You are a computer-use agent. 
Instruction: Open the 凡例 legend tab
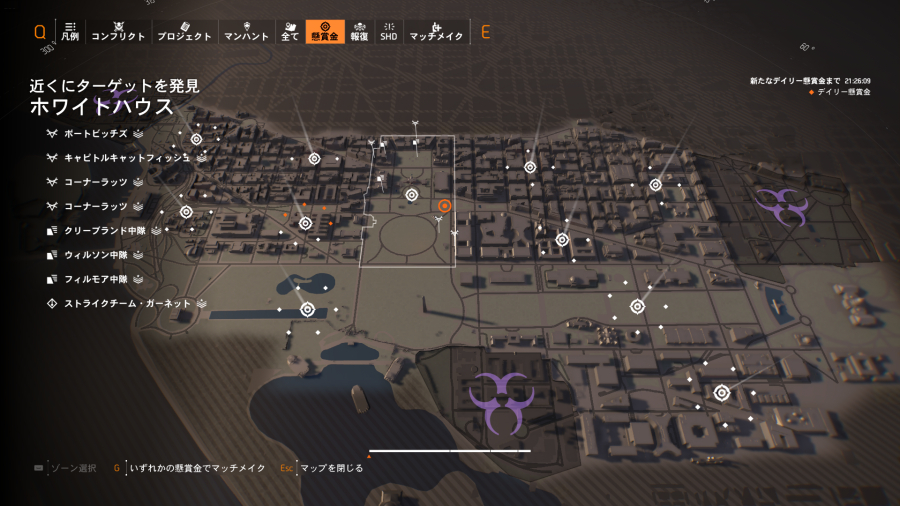(x=70, y=31)
